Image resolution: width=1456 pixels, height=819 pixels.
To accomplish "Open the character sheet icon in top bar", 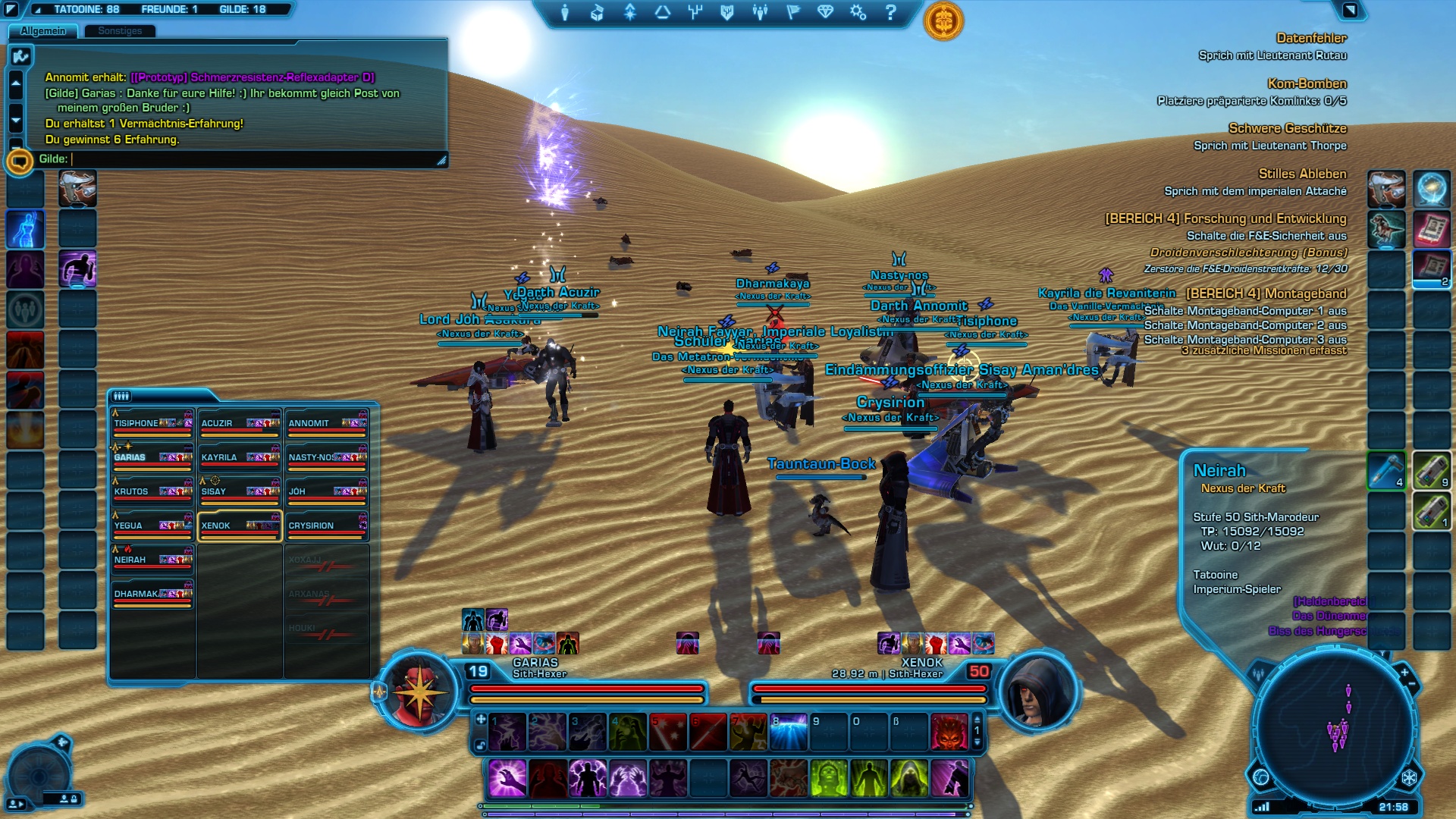I will (565, 13).
